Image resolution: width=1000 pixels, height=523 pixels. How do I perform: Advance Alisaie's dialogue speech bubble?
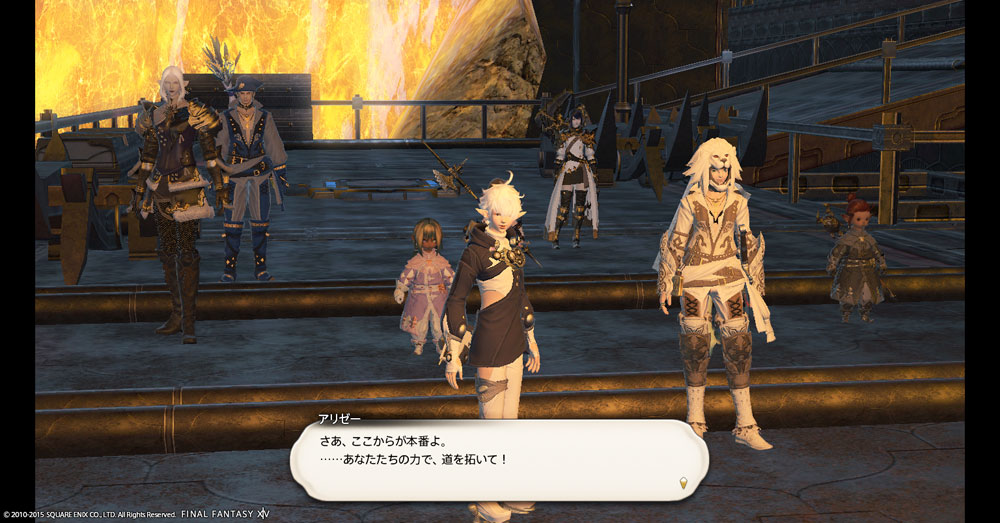point(498,459)
